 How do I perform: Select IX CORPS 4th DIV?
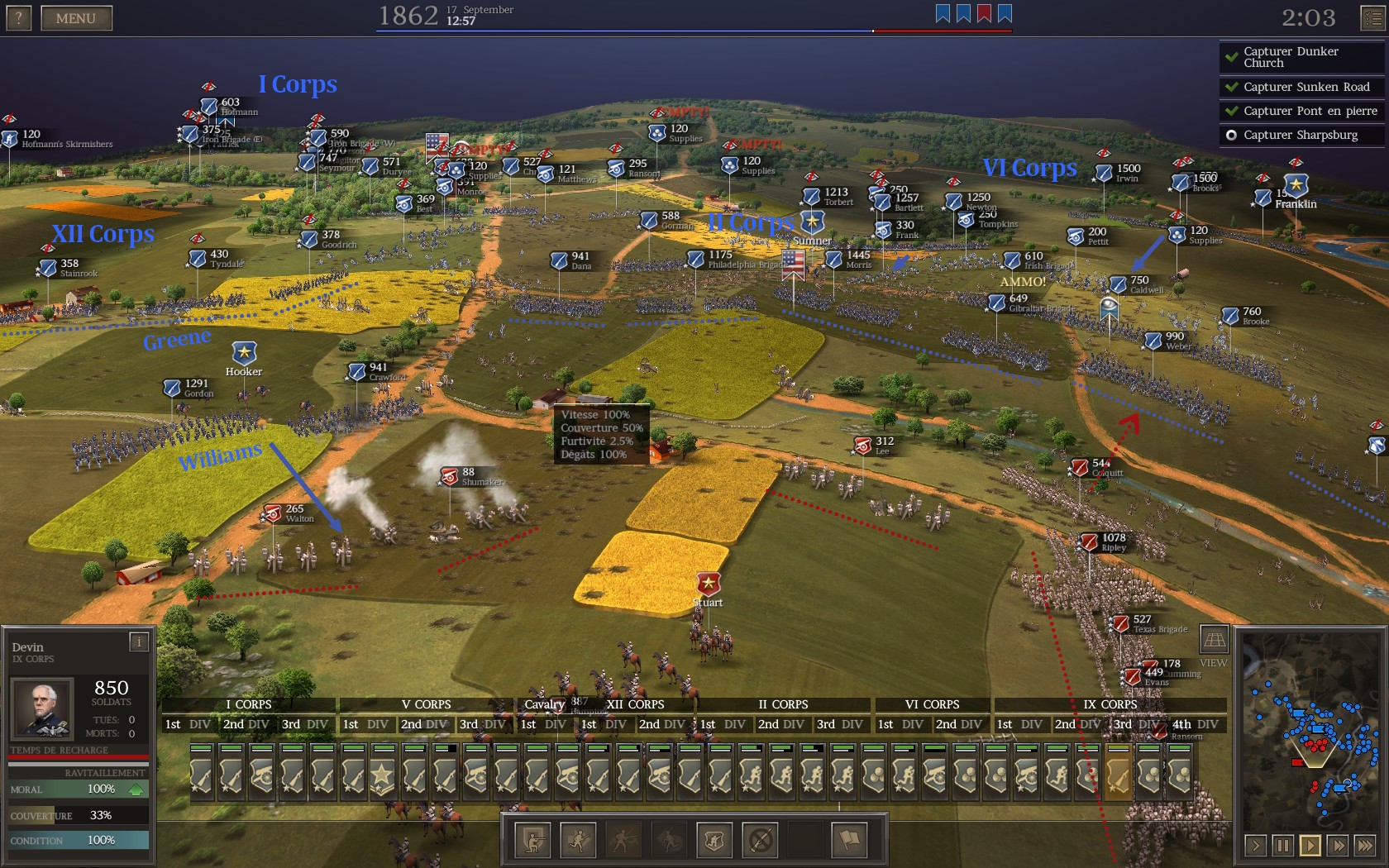point(1195,724)
